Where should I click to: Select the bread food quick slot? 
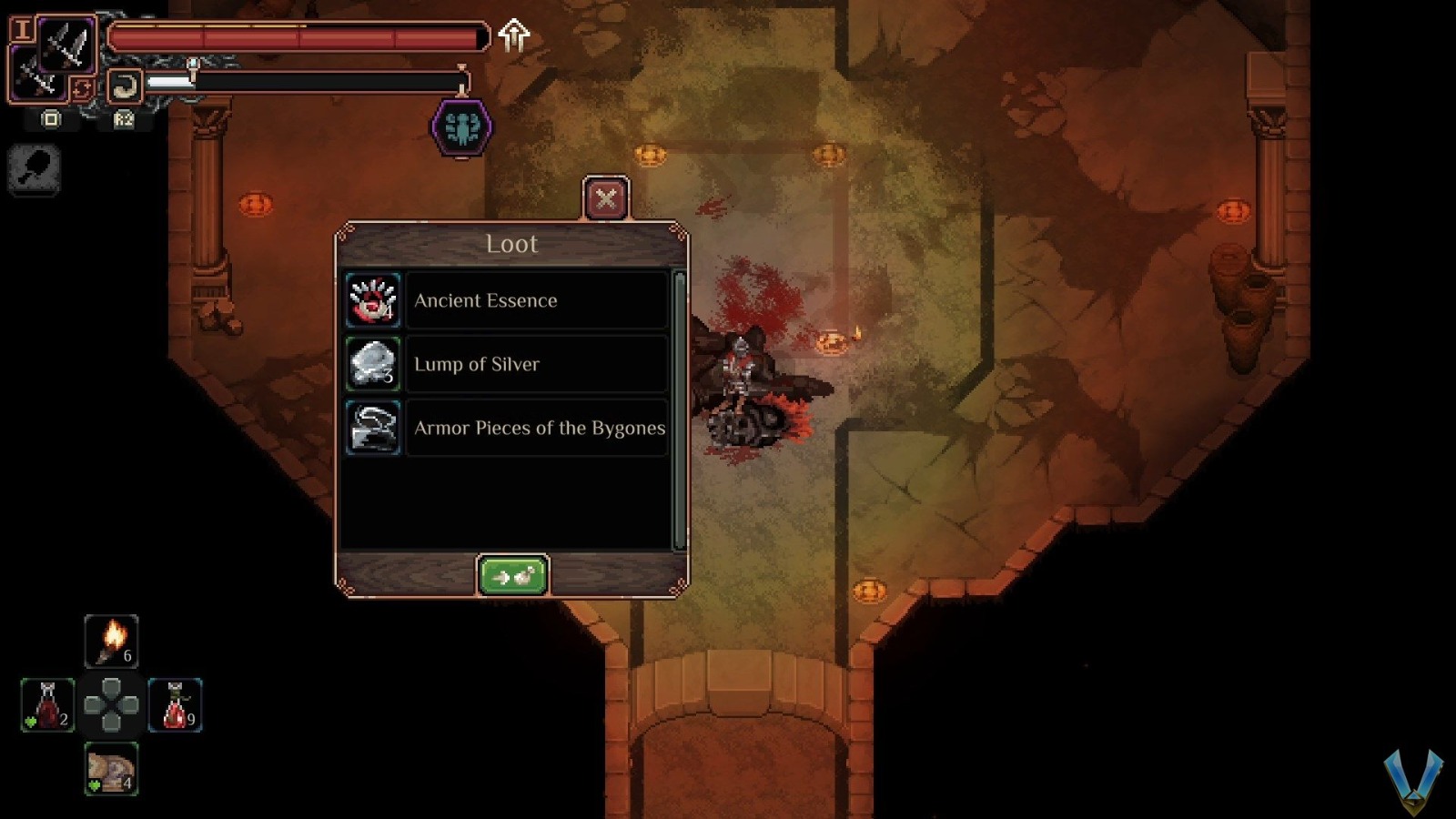click(111, 769)
